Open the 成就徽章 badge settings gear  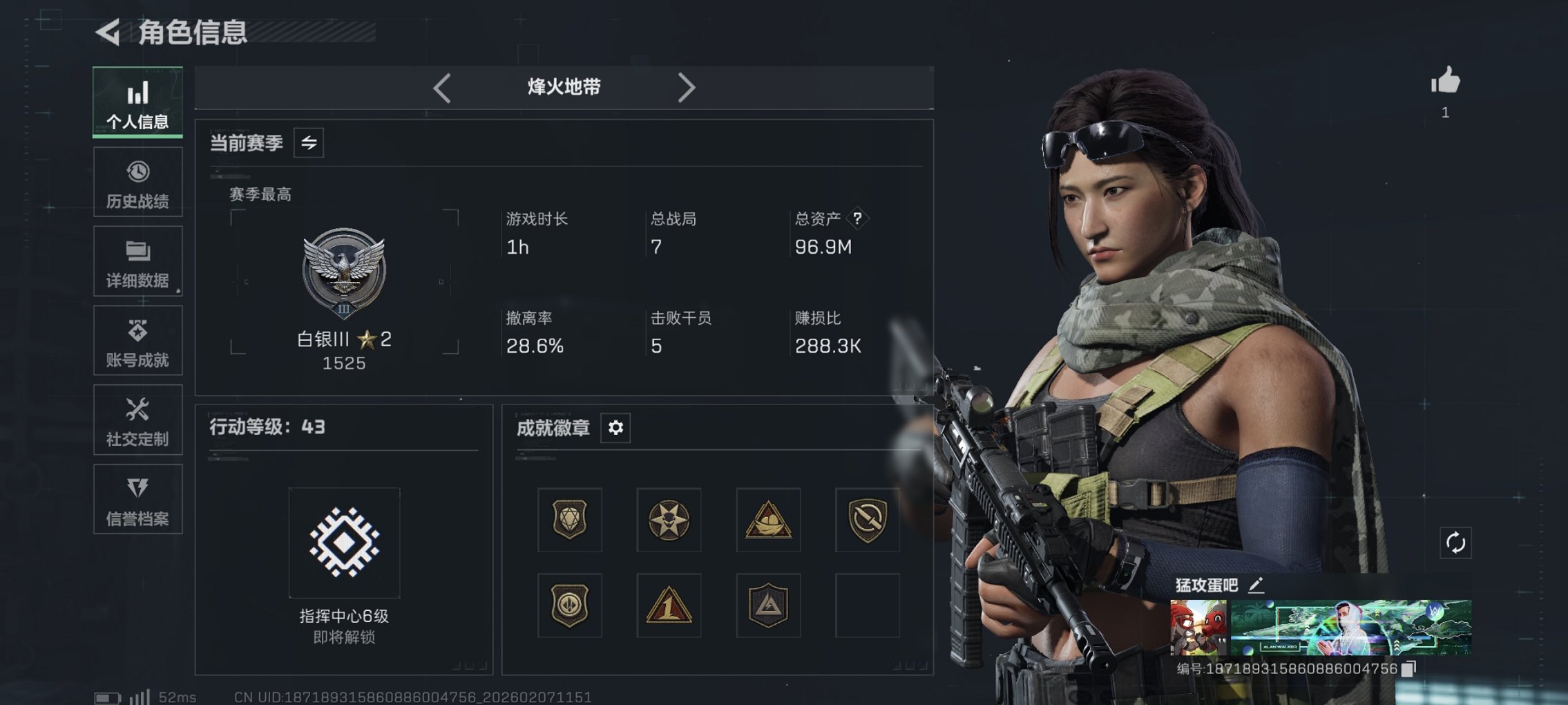click(615, 428)
